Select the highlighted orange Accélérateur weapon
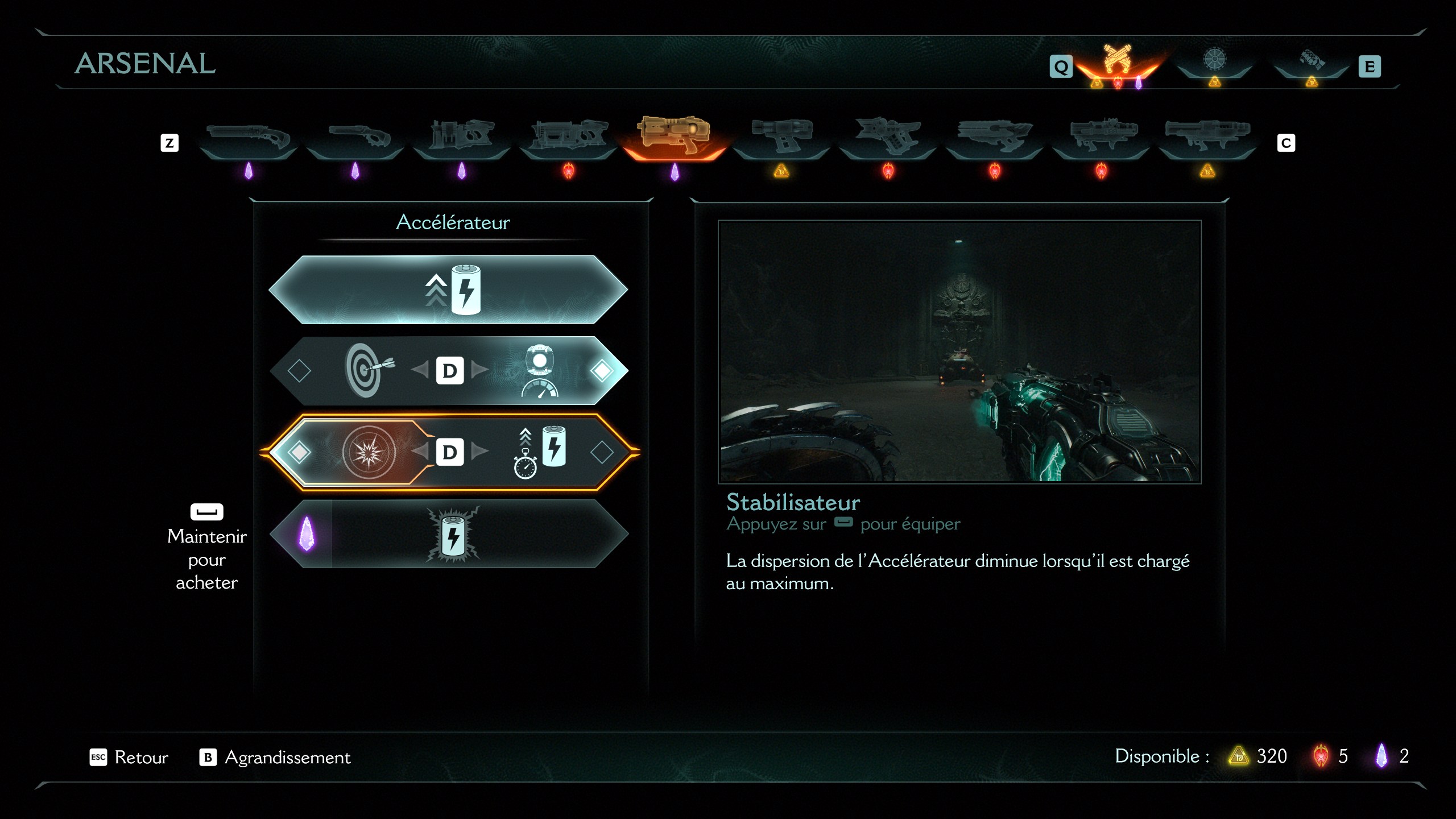Viewport: 1456px width, 819px height. coord(674,135)
